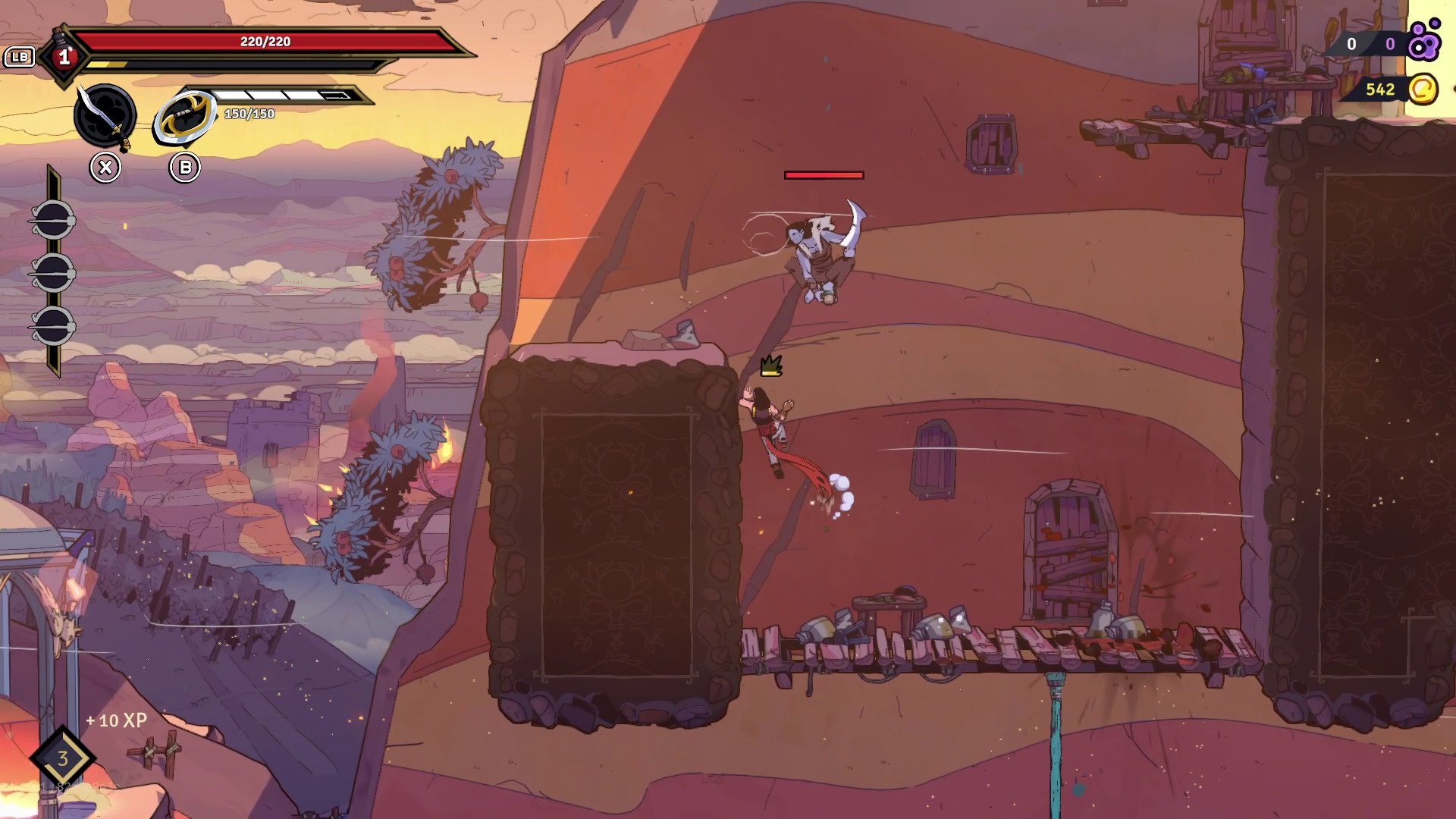Viewport: 1456px width, 819px height.
Task: Select the twin daggers weapon icon
Action: pyautogui.click(x=105, y=116)
